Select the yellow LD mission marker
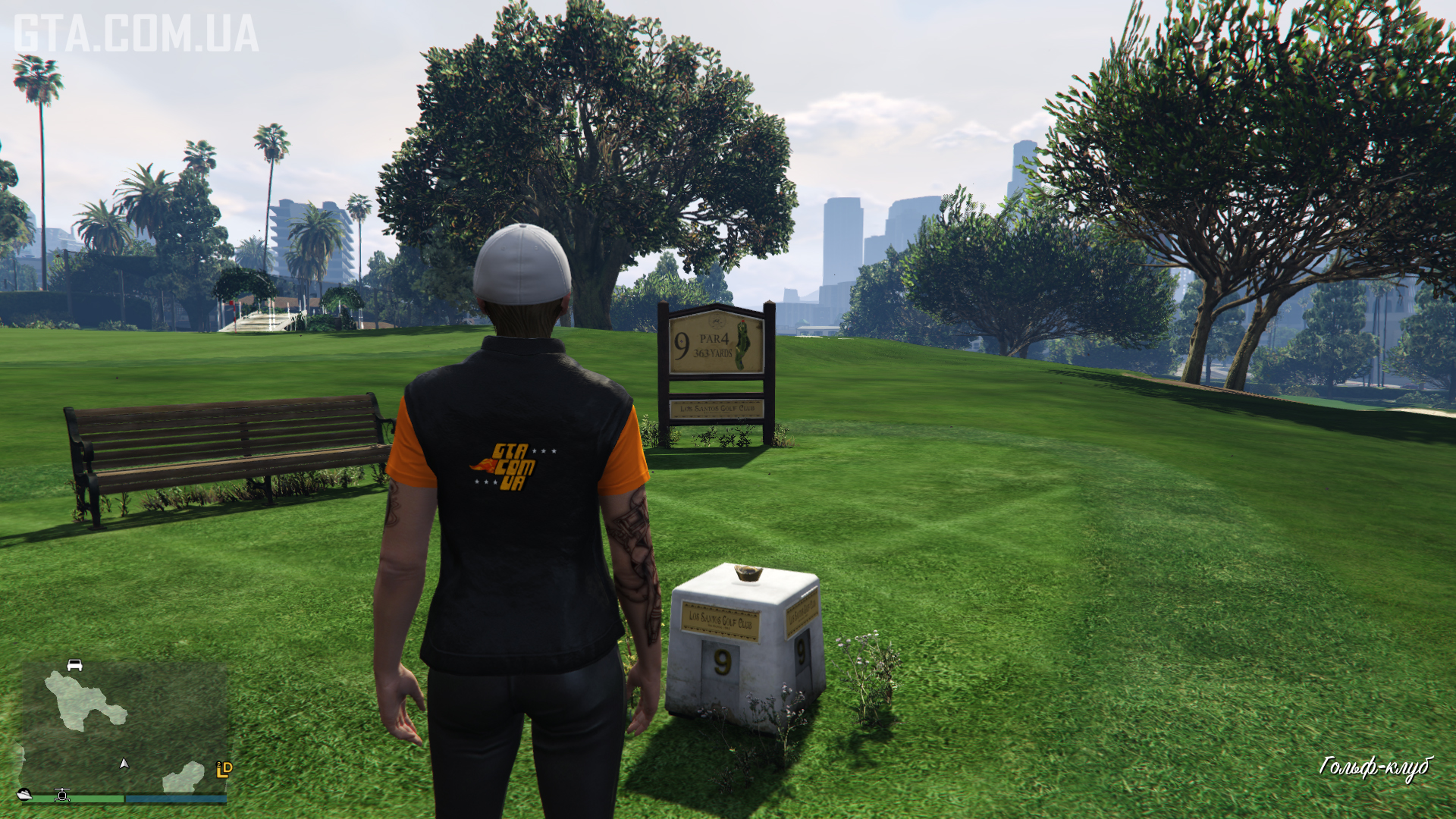Viewport: 1456px width, 819px height. 224,770
